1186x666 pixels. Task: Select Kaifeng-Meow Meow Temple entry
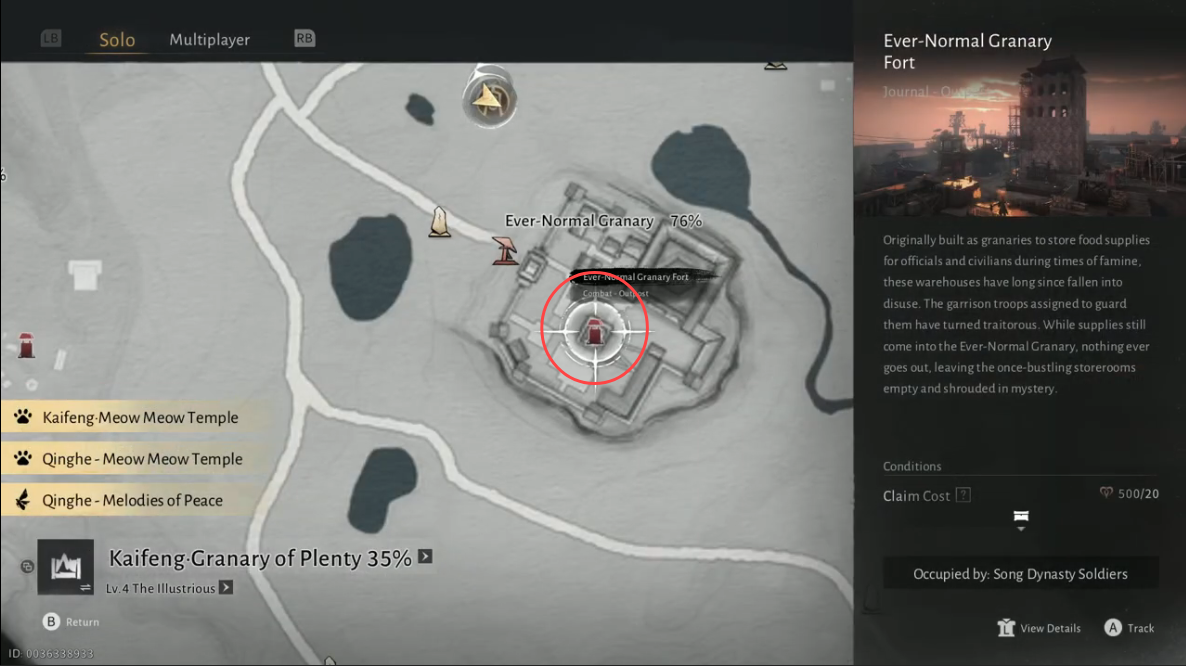point(140,418)
